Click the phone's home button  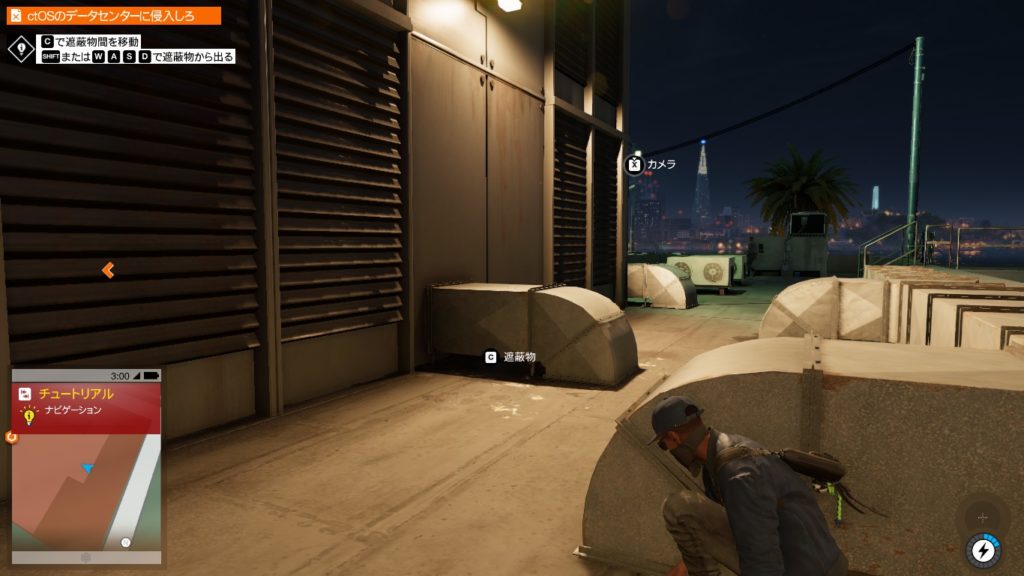[x=86, y=556]
